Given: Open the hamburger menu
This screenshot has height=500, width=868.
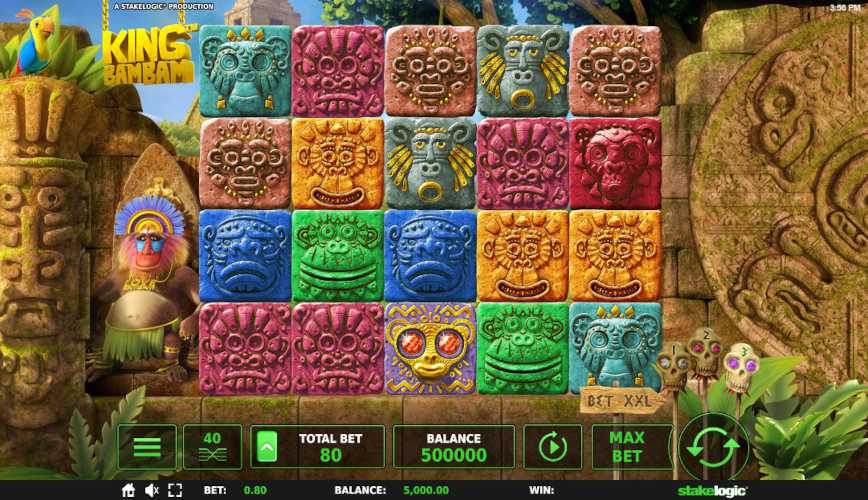Looking at the screenshot, I should pyautogui.click(x=147, y=447).
